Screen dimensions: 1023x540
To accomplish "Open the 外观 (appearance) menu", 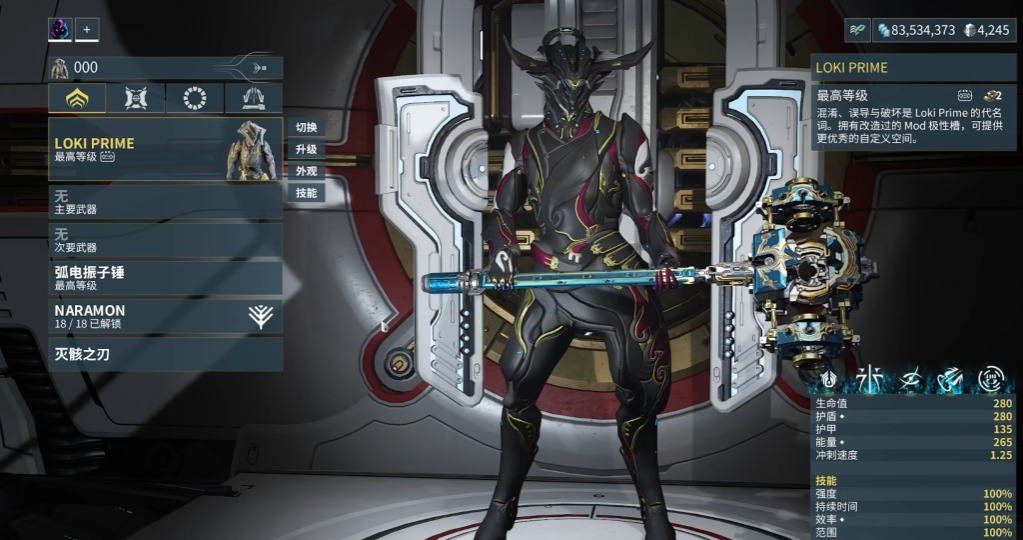I will click(306, 171).
